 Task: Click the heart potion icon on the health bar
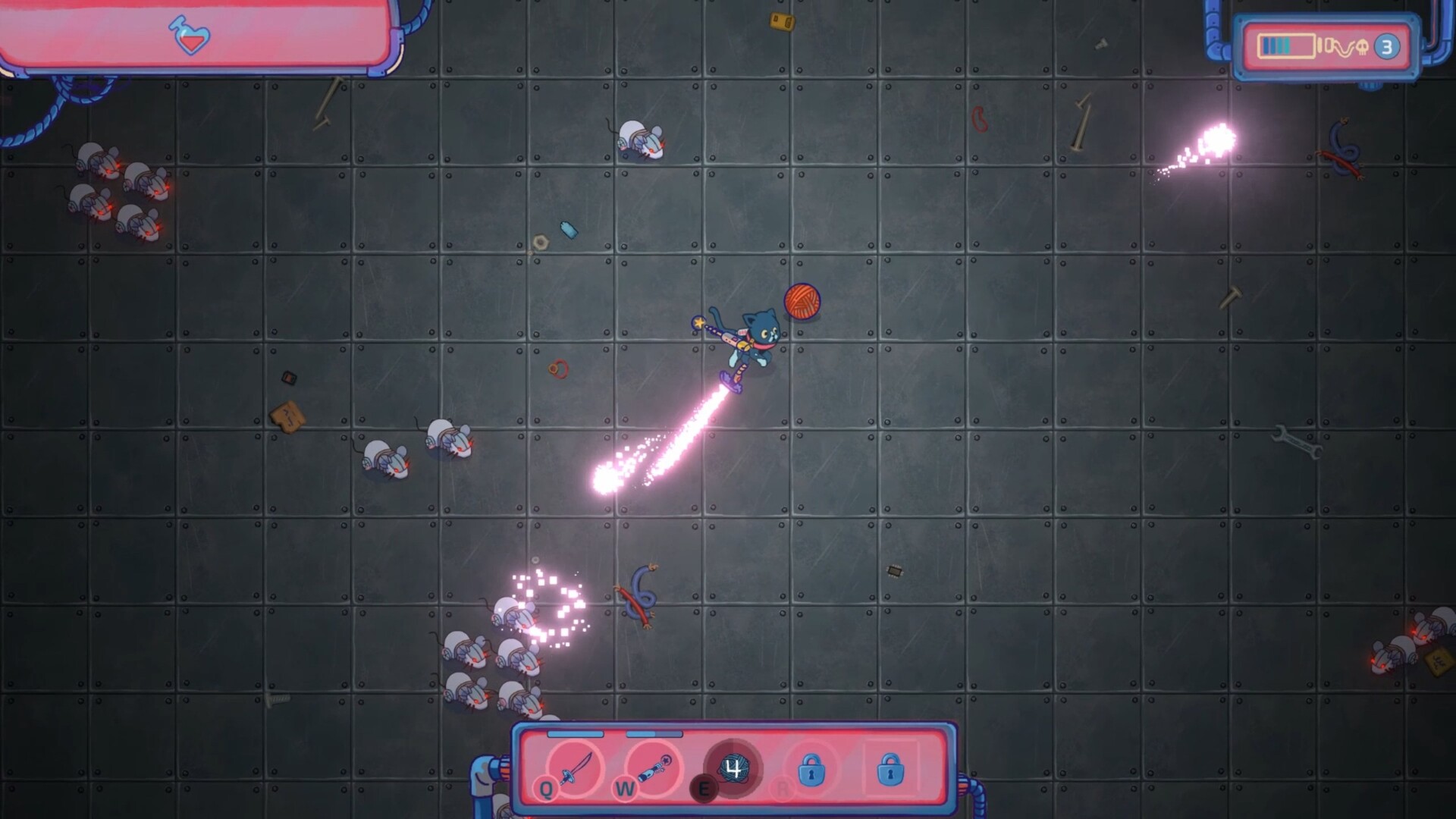[x=188, y=36]
